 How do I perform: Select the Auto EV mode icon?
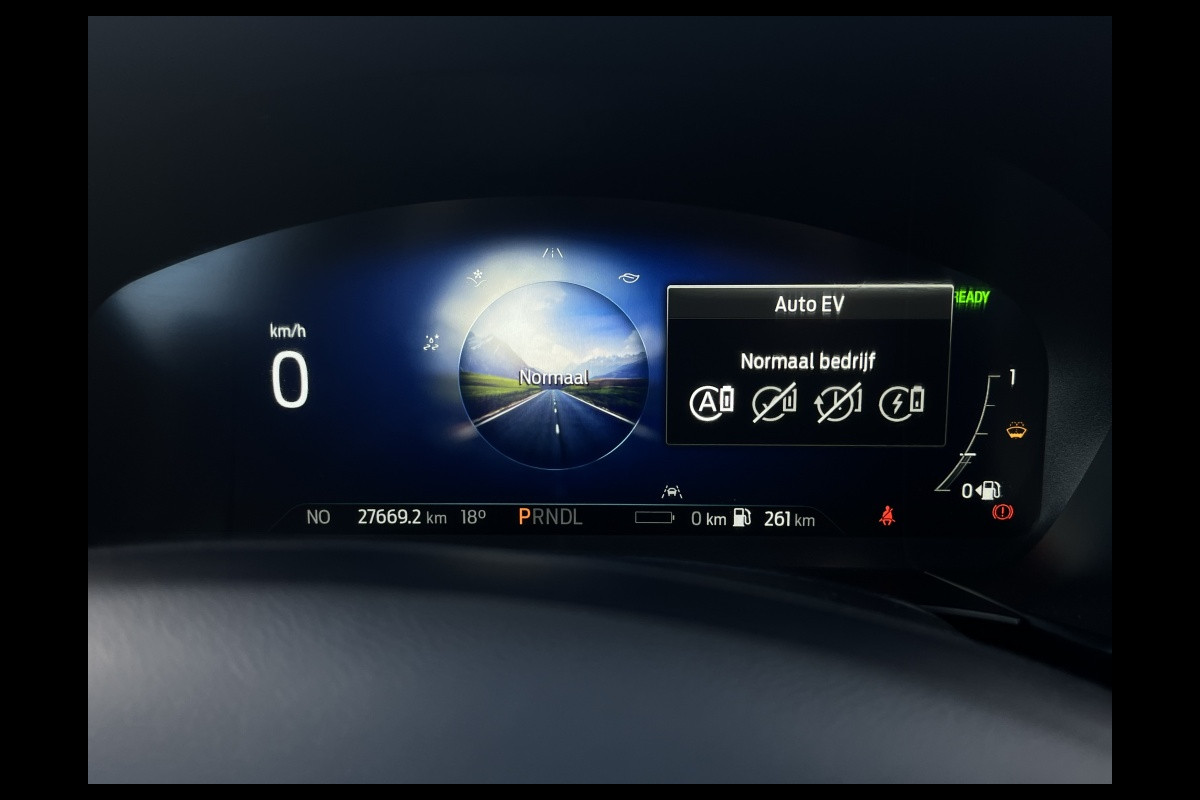pos(711,402)
